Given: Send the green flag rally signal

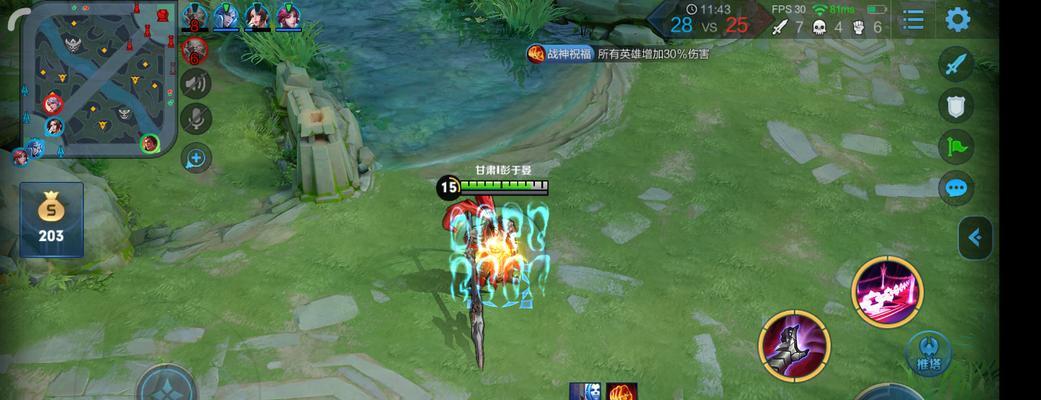Looking at the screenshot, I should [x=957, y=147].
